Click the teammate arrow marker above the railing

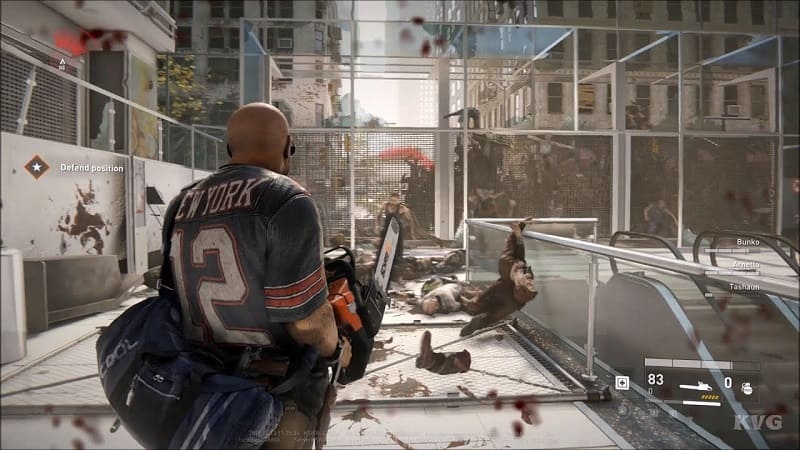[x=63, y=63]
